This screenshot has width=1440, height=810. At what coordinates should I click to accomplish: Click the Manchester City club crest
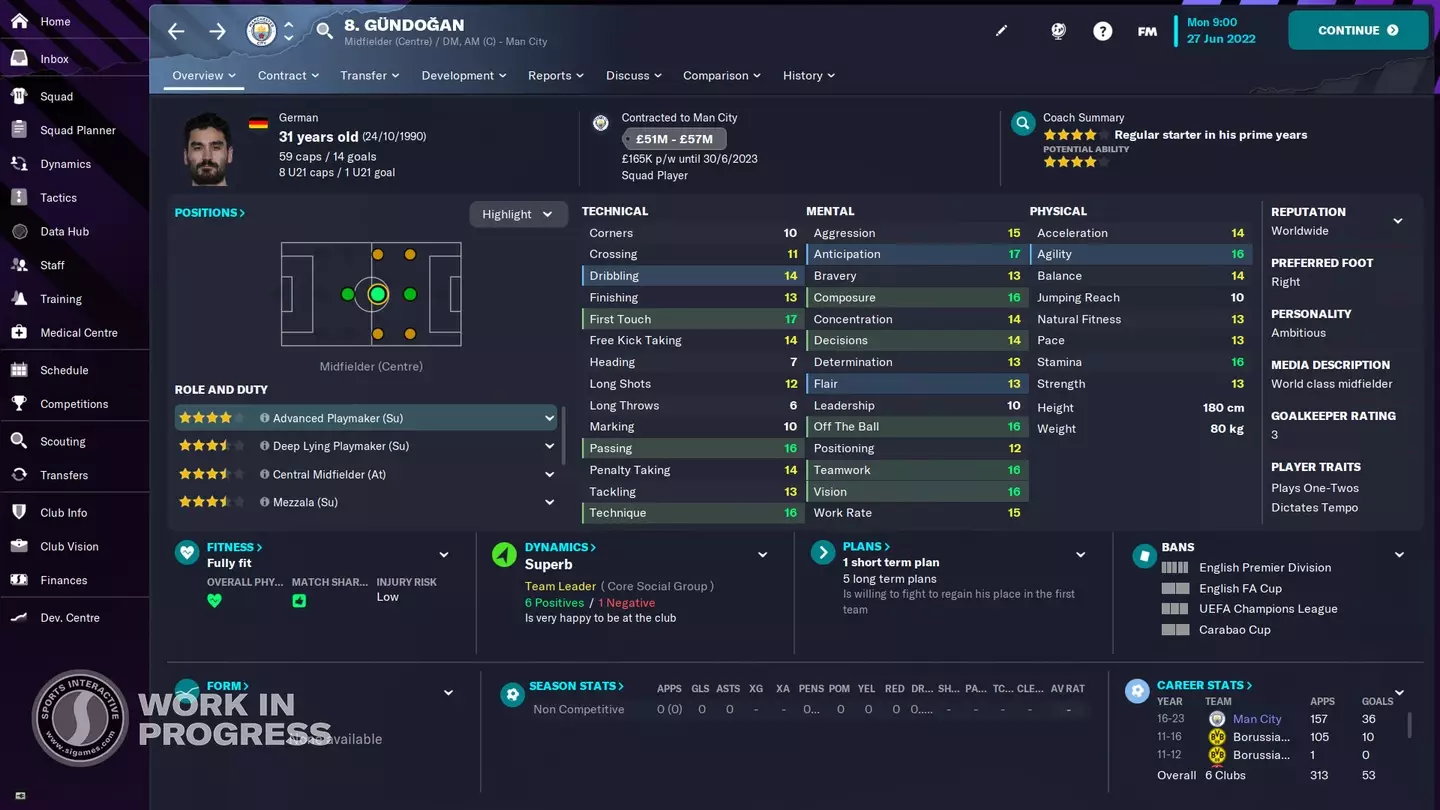(260, 31)
